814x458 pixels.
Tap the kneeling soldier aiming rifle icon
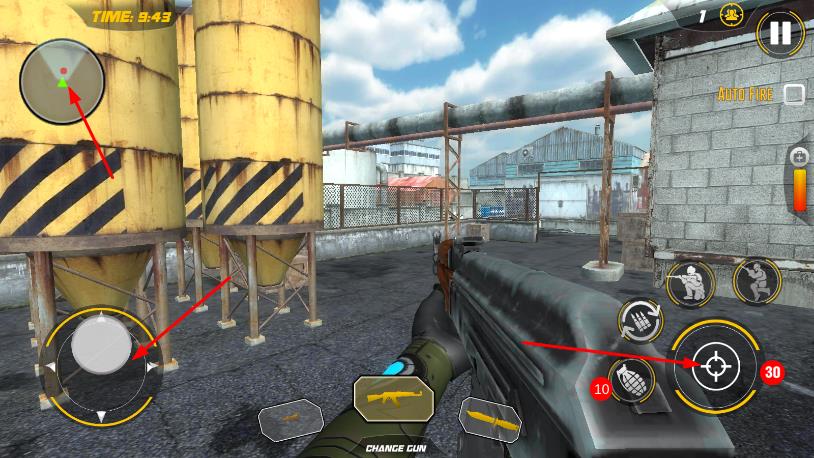[x=690, y=281]
